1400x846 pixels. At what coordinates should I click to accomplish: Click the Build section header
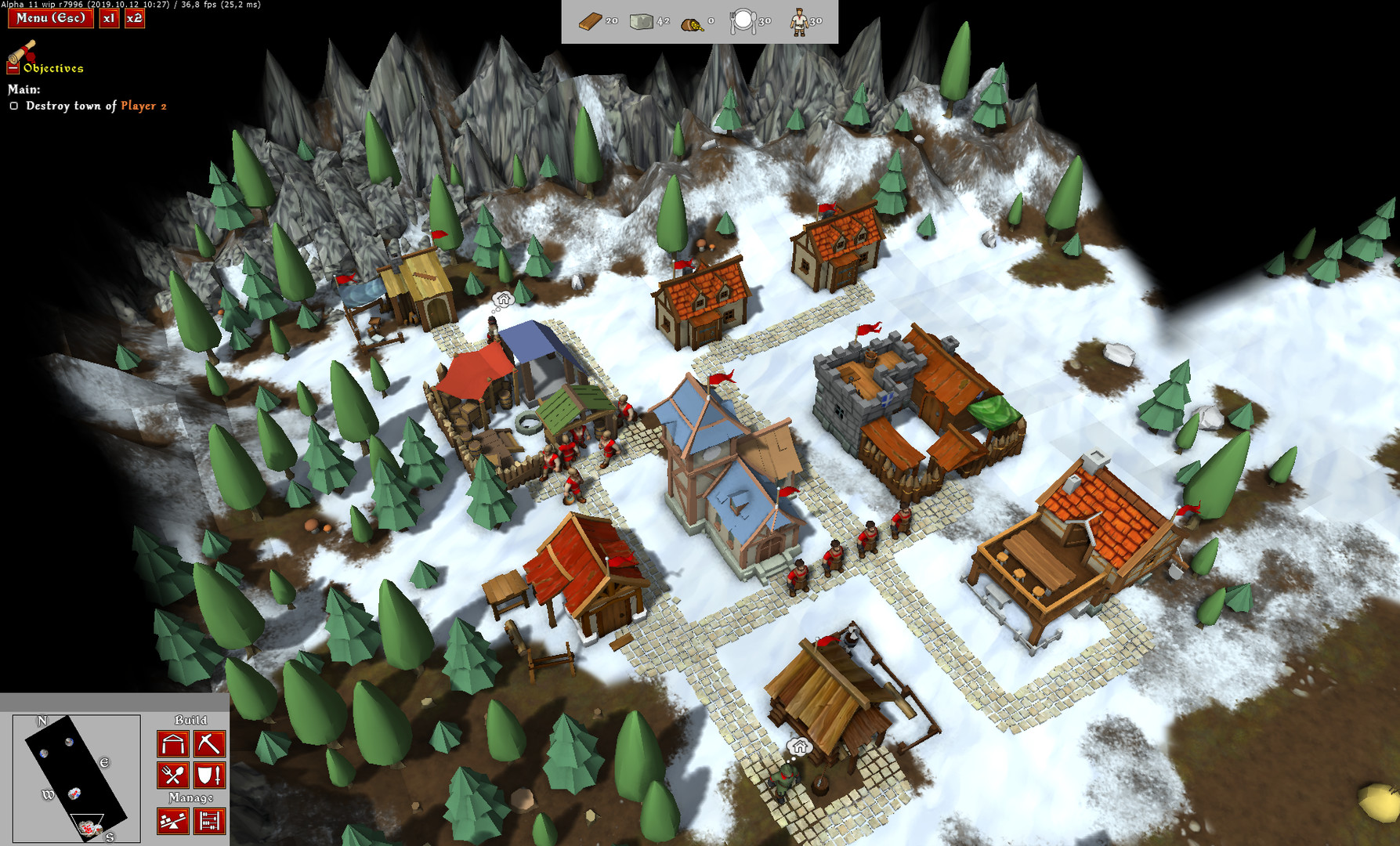coord(192,721)
